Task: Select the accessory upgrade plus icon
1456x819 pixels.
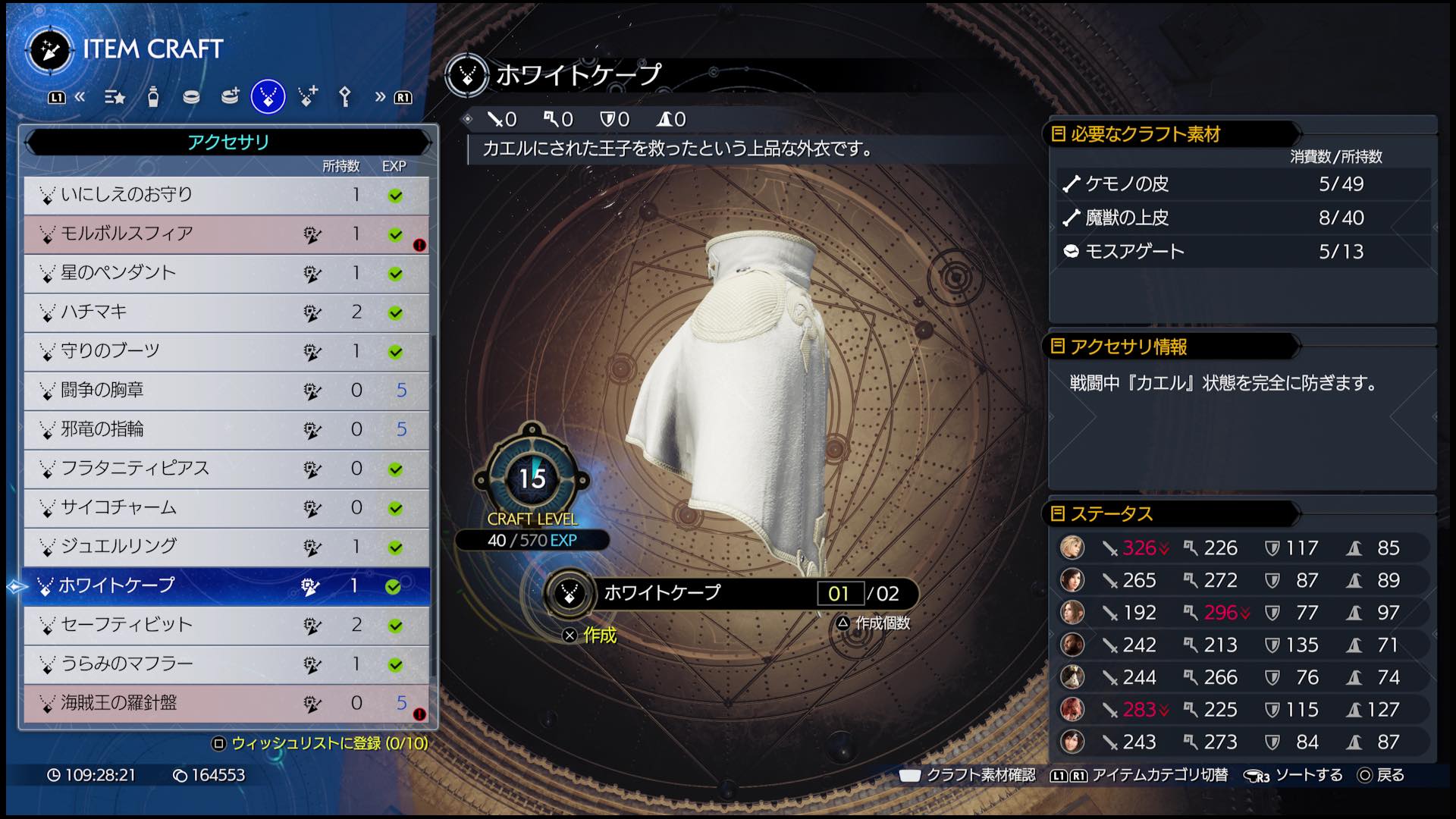Action: click(307, 97)
